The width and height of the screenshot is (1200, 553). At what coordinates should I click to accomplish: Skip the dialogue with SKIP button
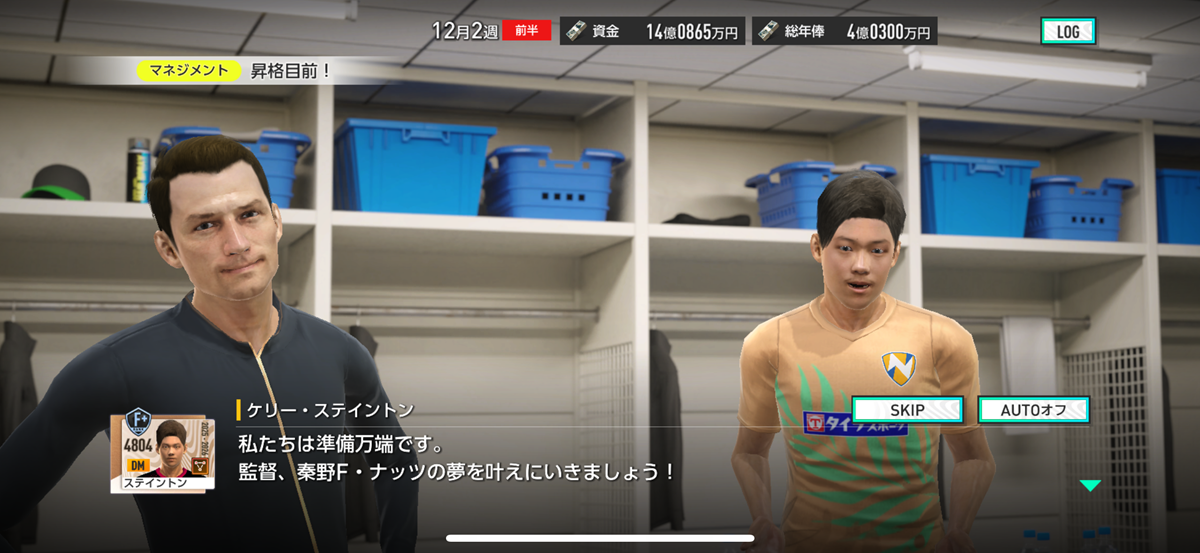pyautogui.click(x=907, y=410)
